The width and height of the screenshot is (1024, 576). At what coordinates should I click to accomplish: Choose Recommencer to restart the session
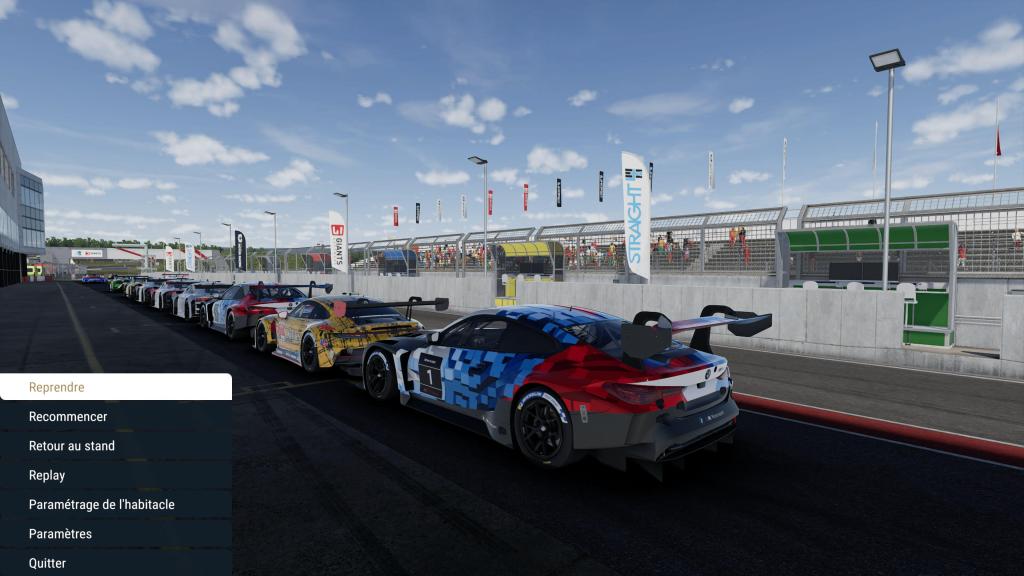pos(115,416)
